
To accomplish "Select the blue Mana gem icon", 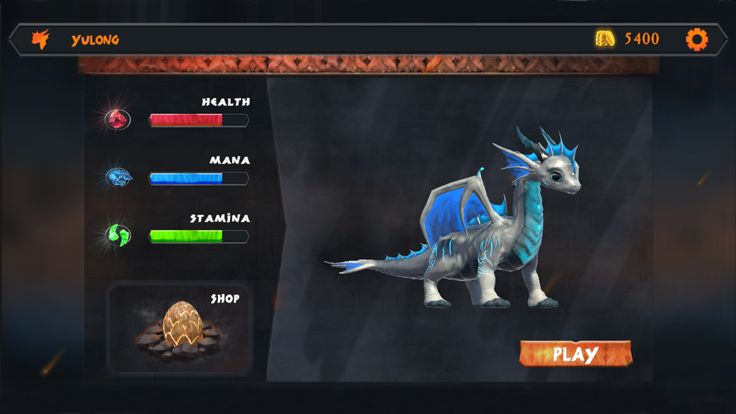I will click(x=118, y=178).
